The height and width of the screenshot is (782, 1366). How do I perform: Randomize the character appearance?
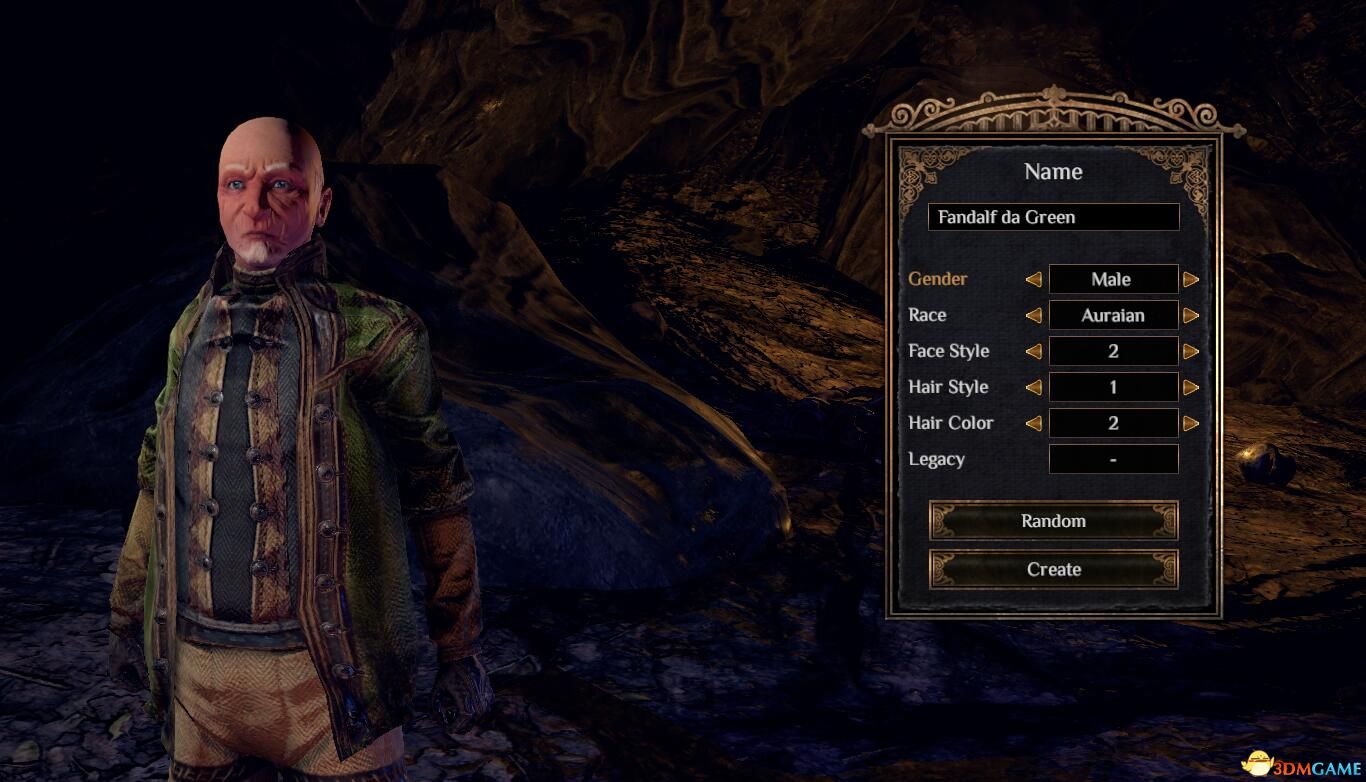tap(1053, 521)
